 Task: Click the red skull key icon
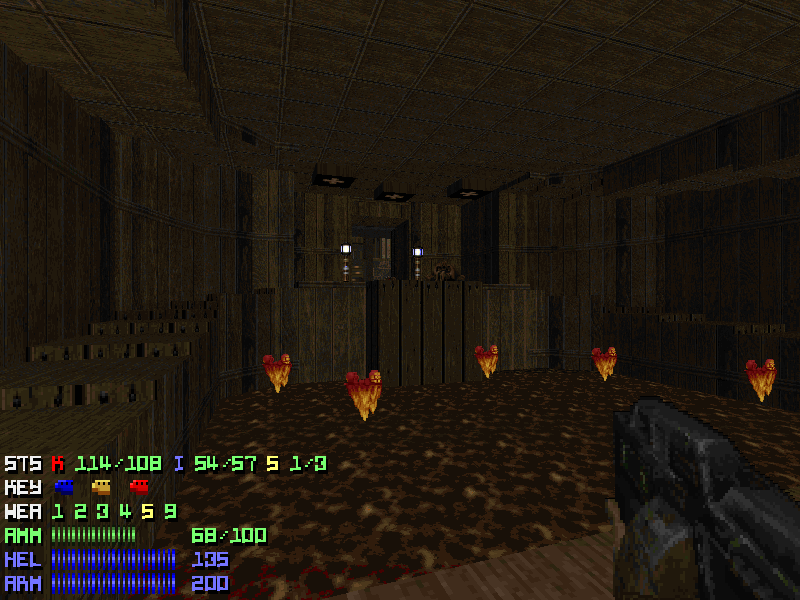[138, 488]
